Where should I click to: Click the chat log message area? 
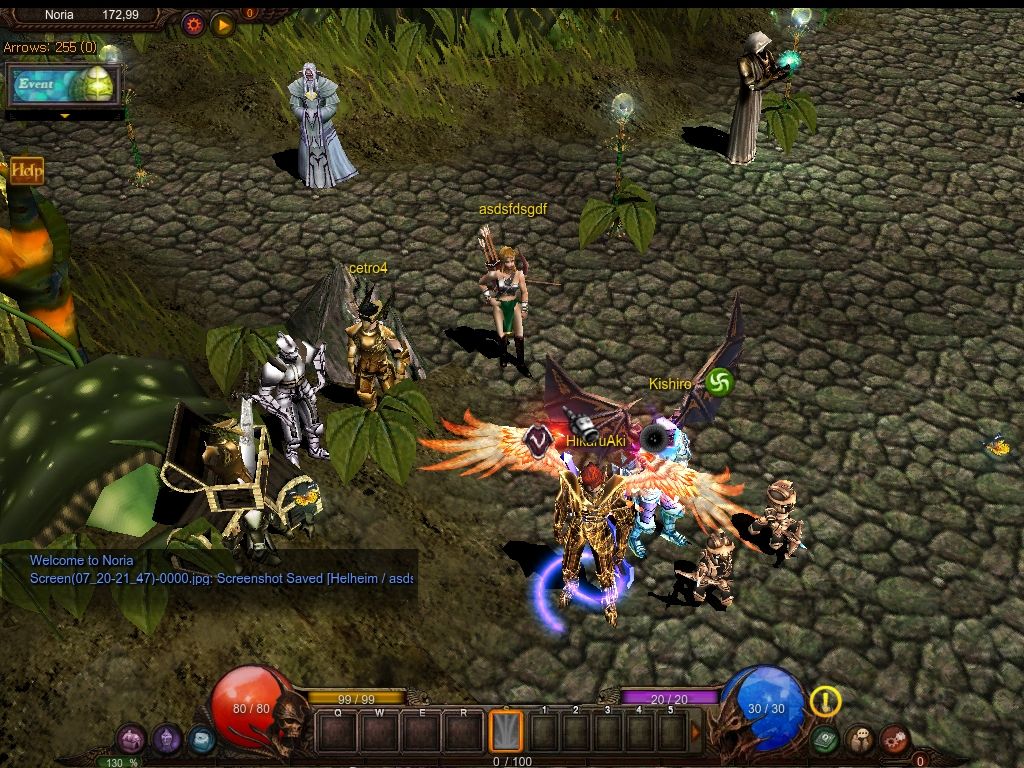coord(210,570)
